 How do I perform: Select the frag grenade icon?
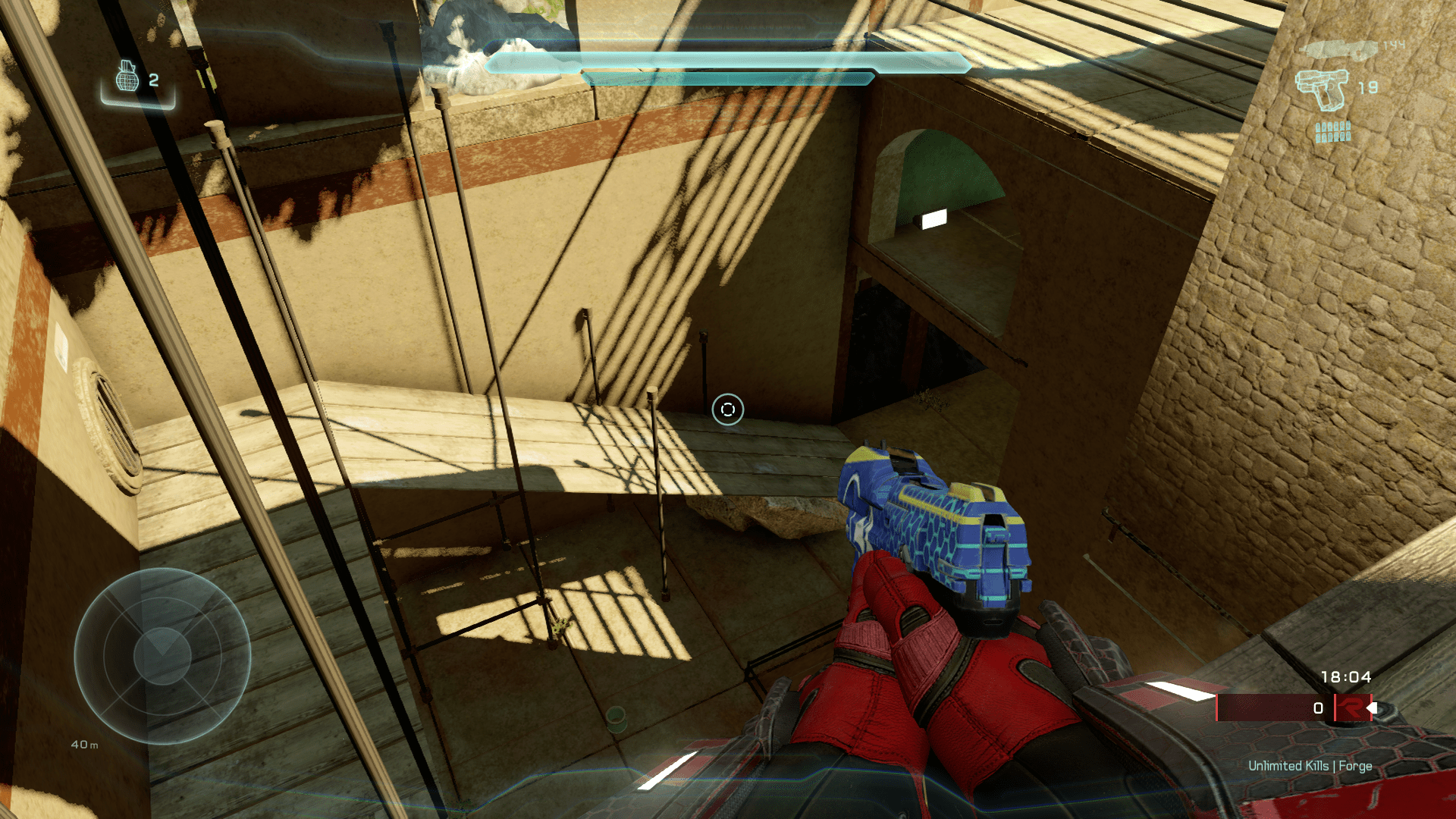127,77
